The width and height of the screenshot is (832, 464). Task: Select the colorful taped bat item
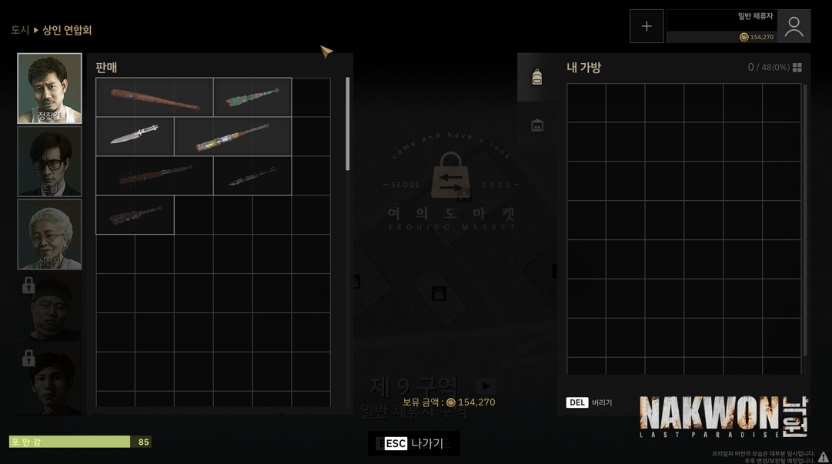[x=232, y=136]
